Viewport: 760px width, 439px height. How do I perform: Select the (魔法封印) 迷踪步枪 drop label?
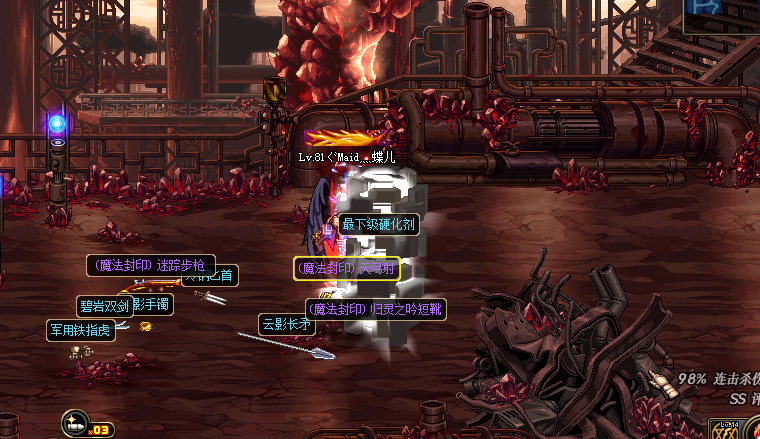(x=150, y=265)
